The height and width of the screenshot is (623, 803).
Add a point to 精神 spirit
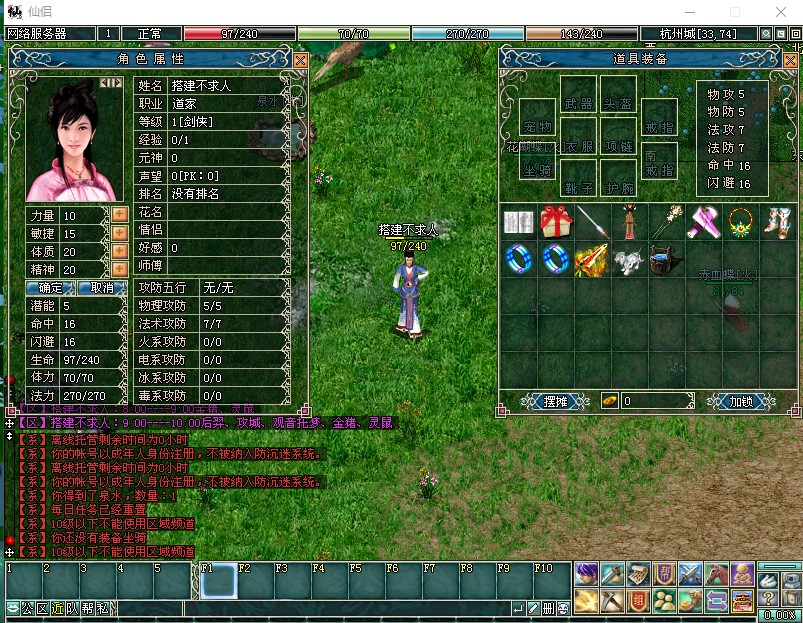pos(119,269)
